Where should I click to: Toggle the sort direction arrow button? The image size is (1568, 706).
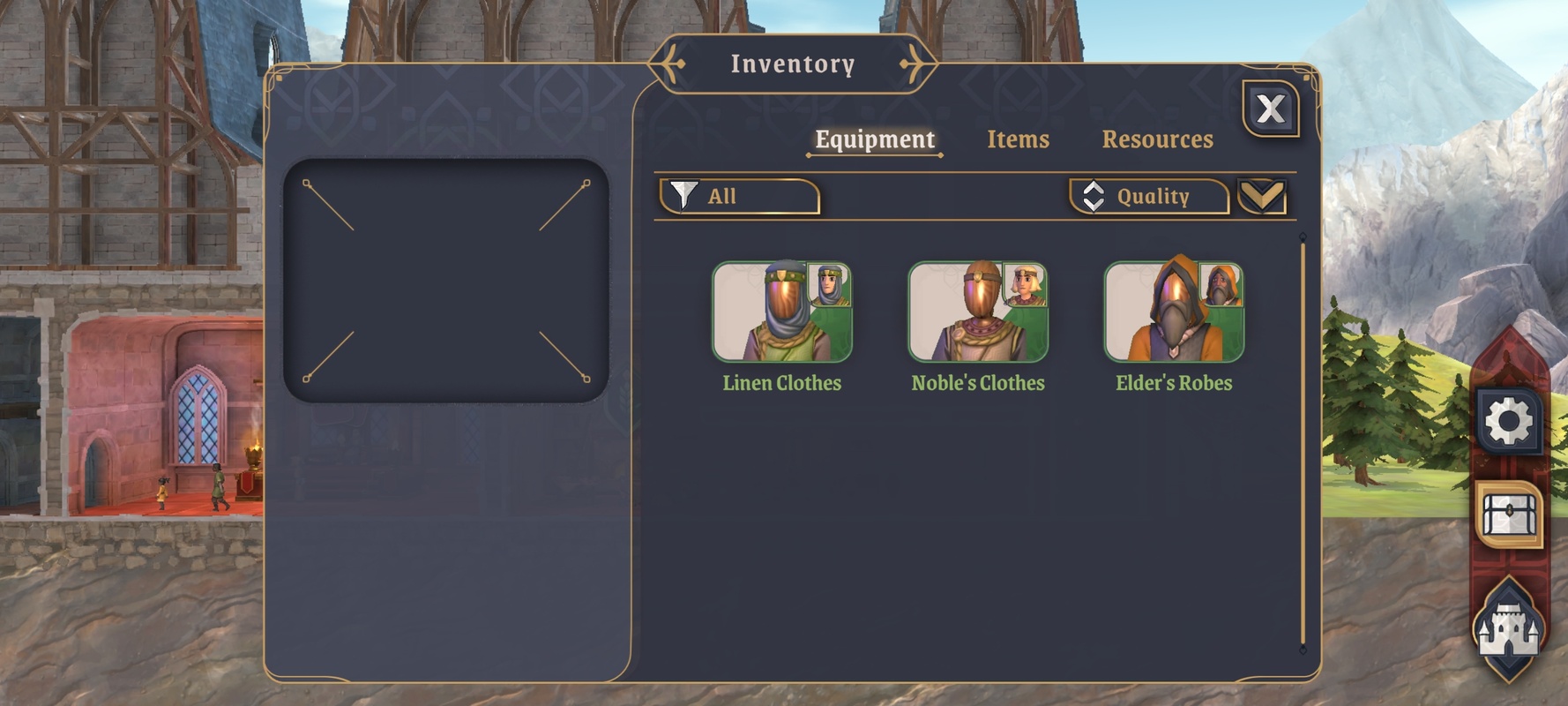click(1262, 196)
